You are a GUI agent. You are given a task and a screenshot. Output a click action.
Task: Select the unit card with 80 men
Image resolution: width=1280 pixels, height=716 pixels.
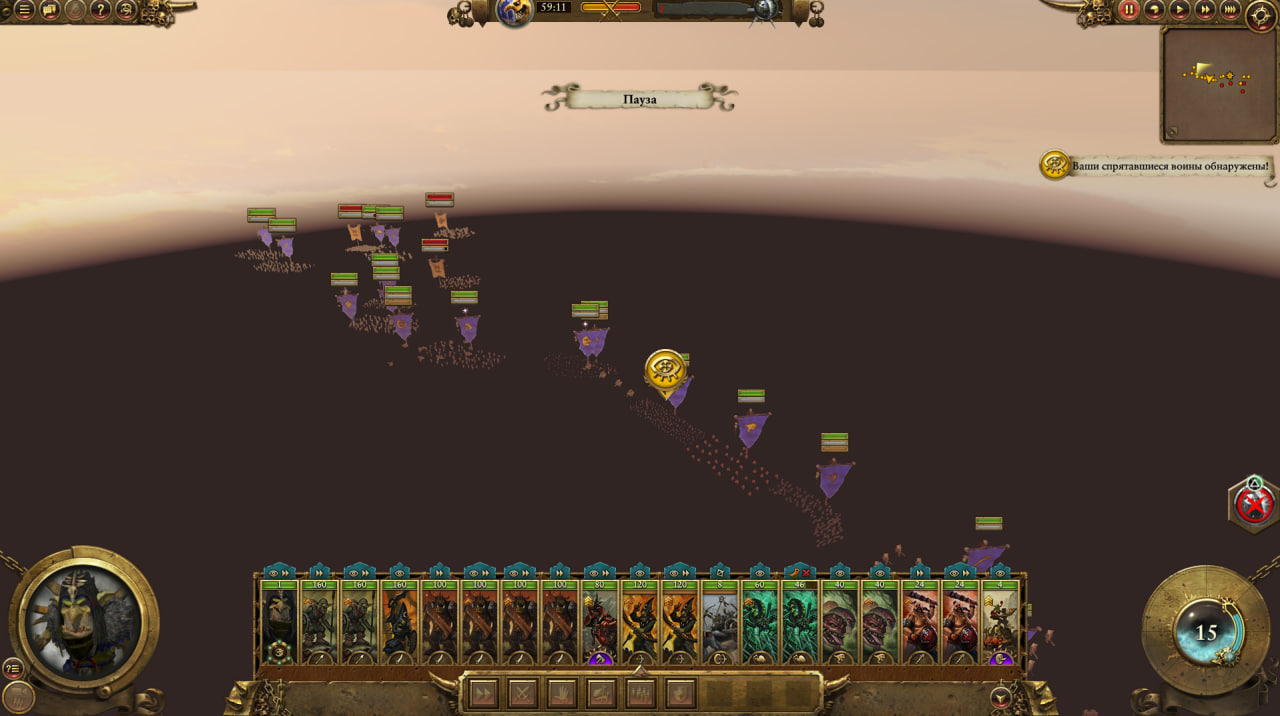pos(599,622)
